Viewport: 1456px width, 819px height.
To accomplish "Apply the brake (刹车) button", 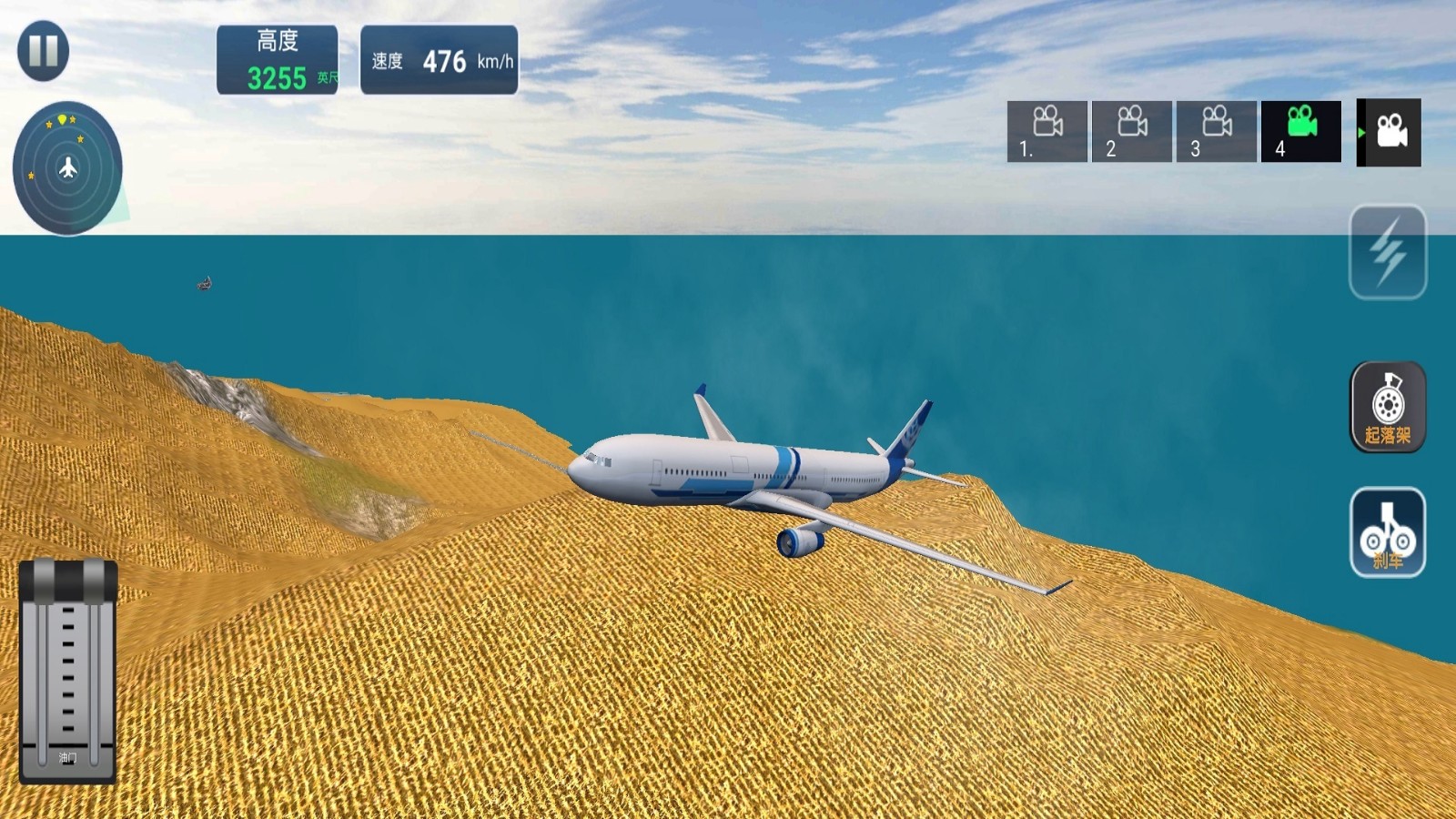I will click(1387, 532).
